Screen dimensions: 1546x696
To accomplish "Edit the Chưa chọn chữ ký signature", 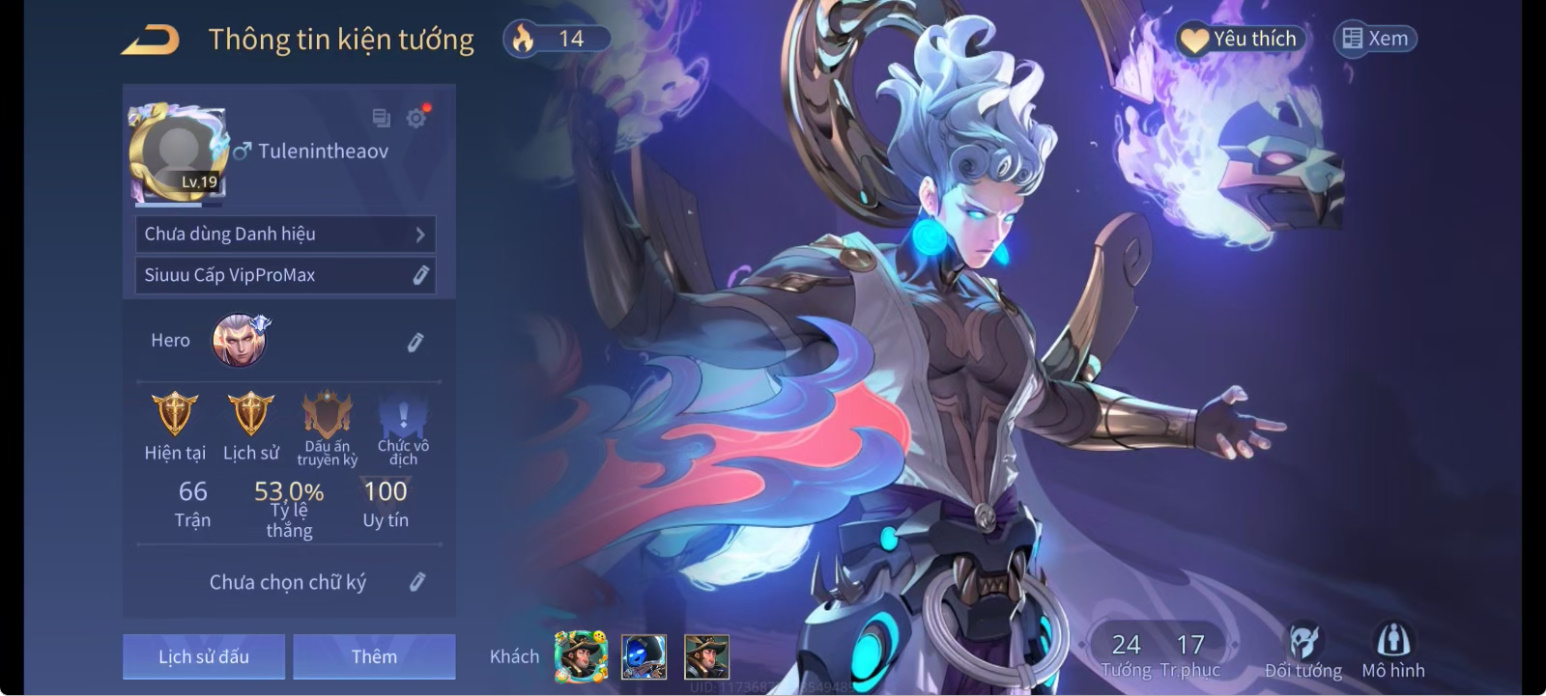I will [x=418, y=582].
